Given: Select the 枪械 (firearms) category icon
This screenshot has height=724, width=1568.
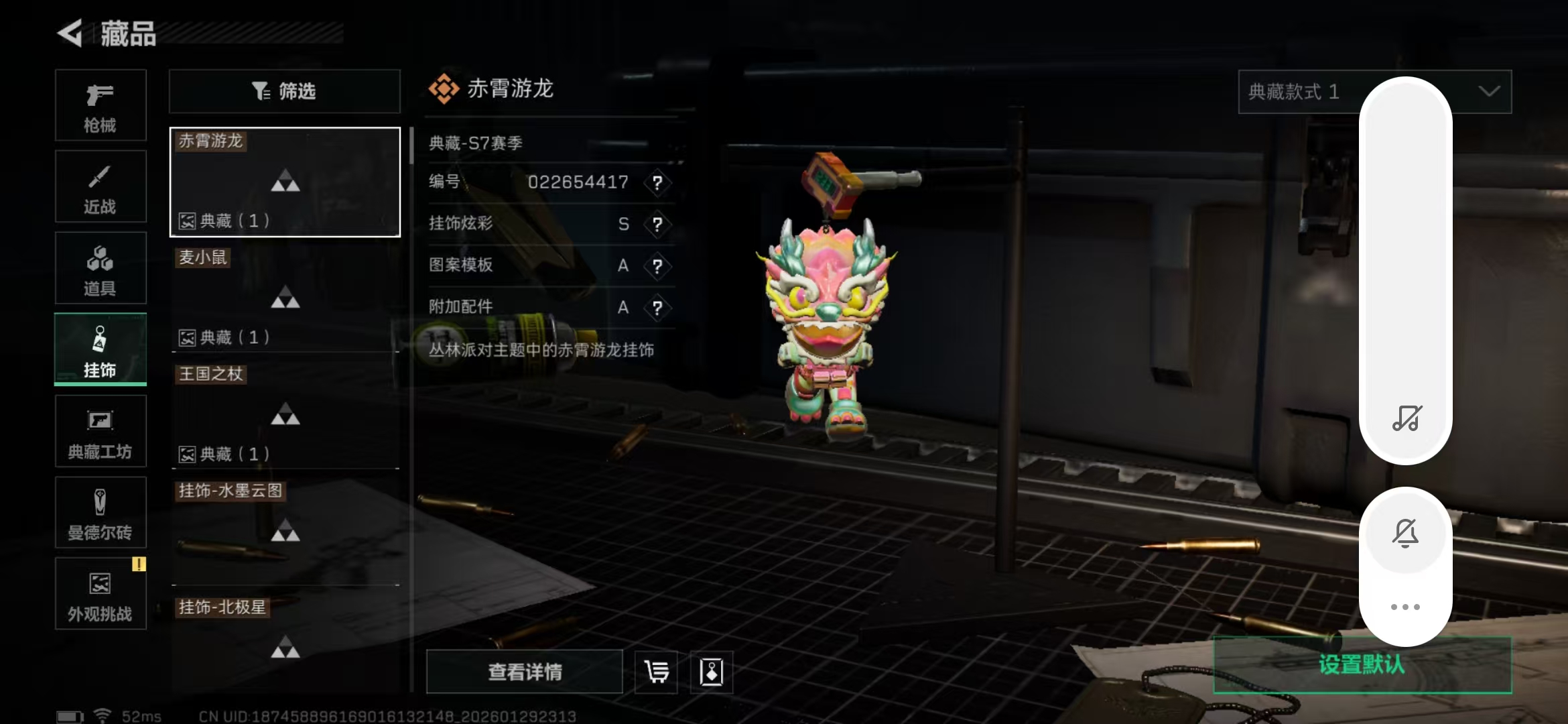Looking at the screenshot, I should [101, 105].
